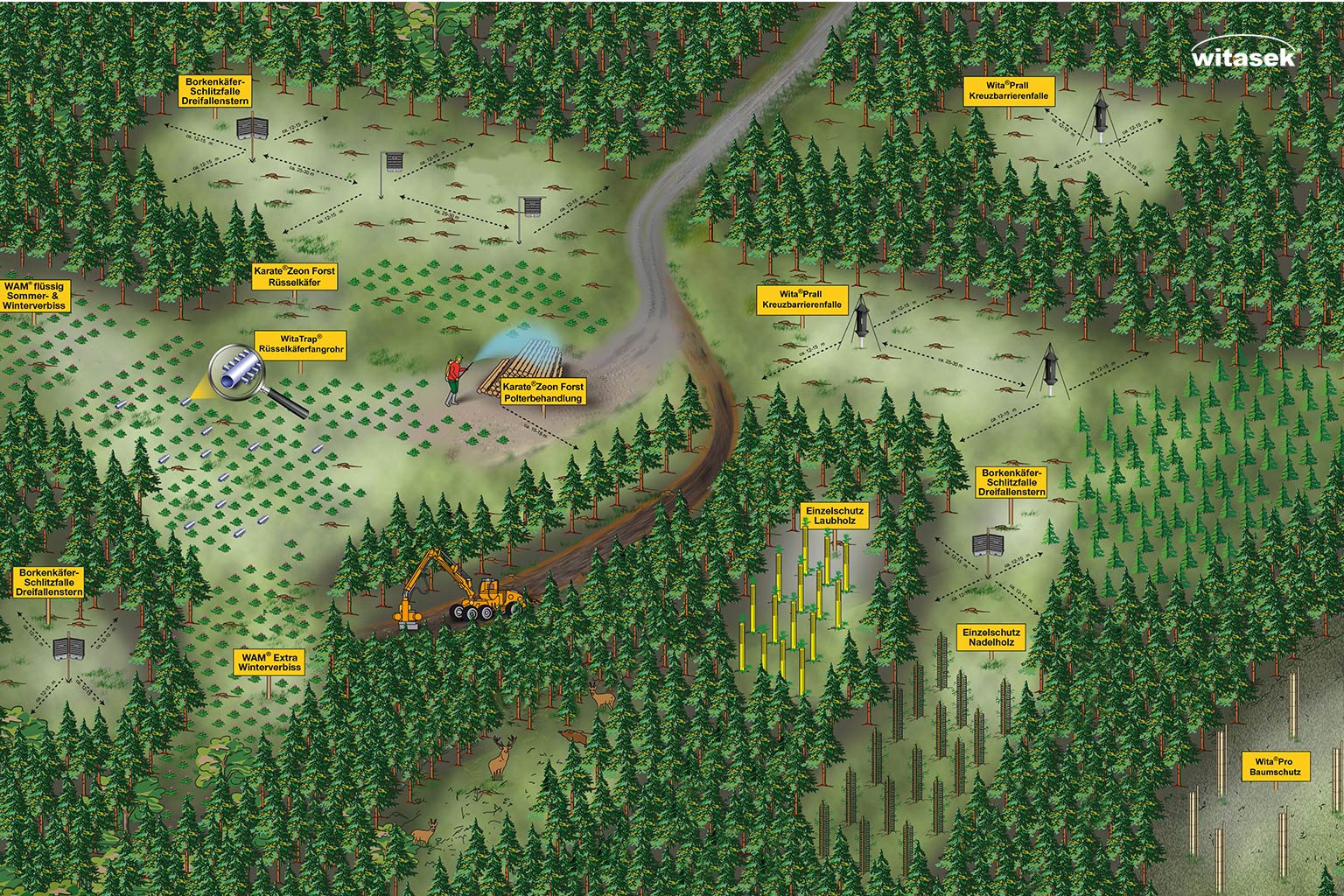Open the WAM Extra Winterverbiss label
1344x896 pixels.
(269, 662)
